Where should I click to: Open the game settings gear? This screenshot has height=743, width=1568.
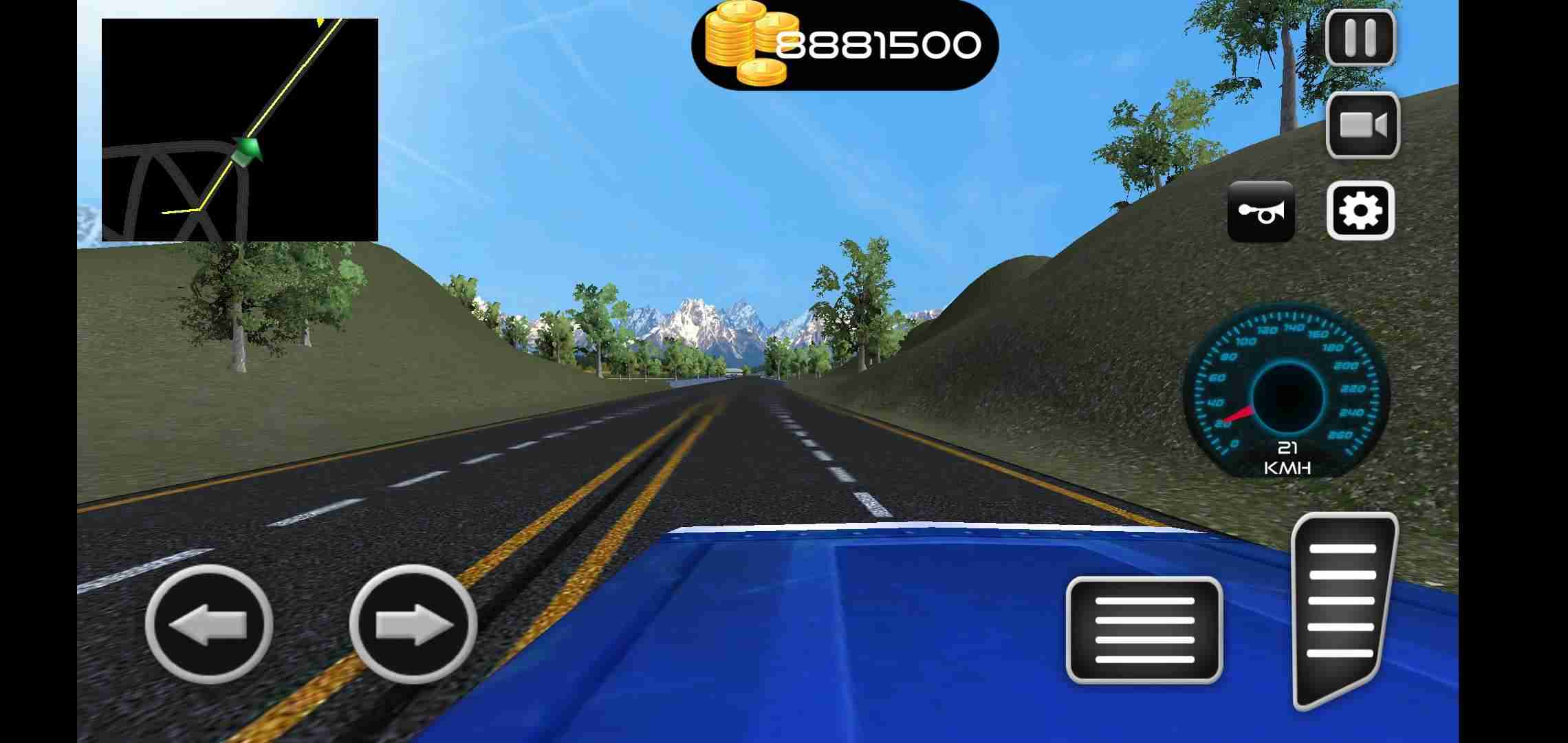pyautogui.click(x=1362, y=210)
